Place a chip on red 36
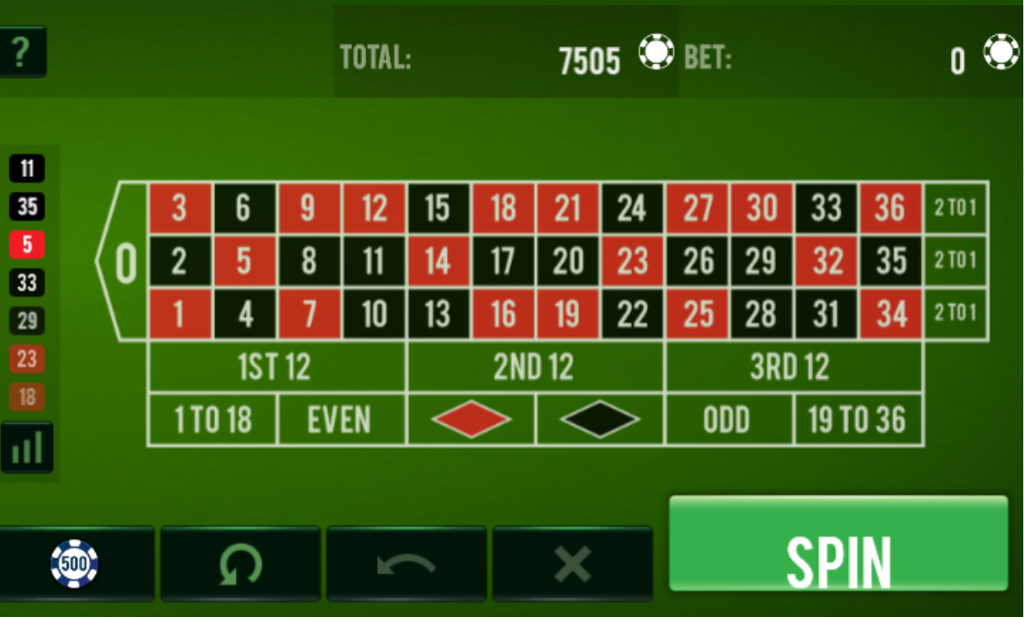The width and height of the screenshot is (1024, 617). click(890, 209)
